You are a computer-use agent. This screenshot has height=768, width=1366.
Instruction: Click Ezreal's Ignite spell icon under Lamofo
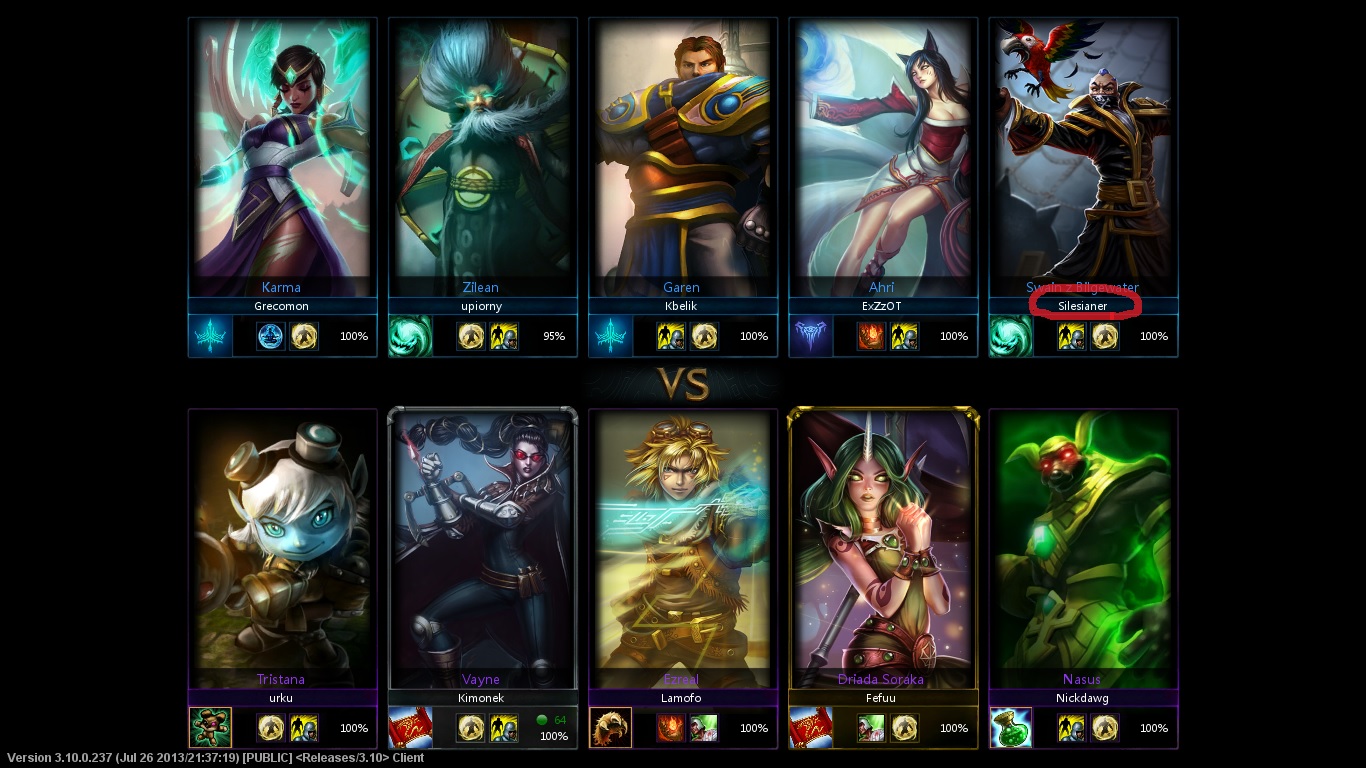coord(671,728)
